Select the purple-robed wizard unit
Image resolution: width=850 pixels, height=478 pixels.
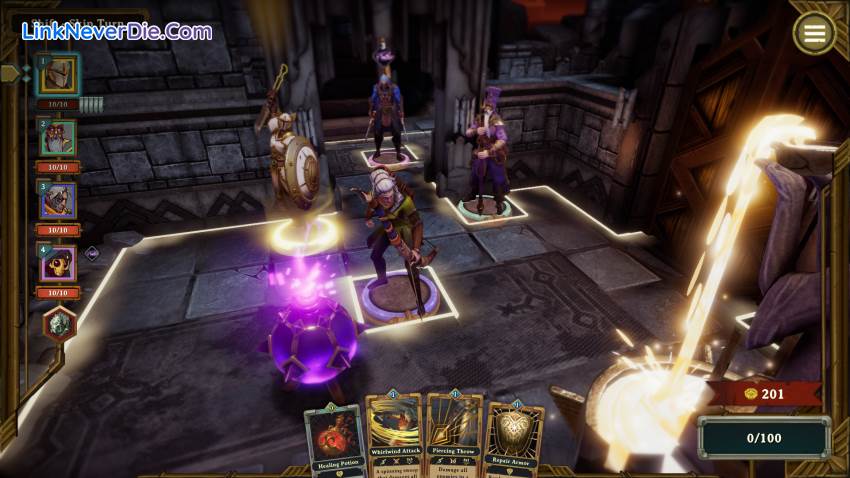487,152
